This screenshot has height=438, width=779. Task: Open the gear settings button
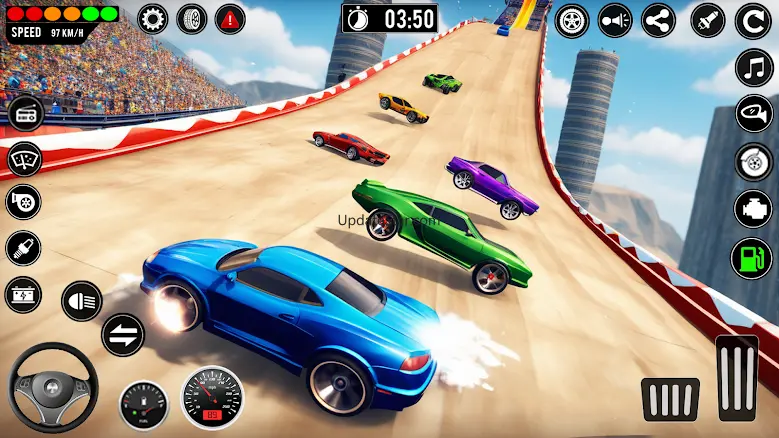(x=154, y=18)
